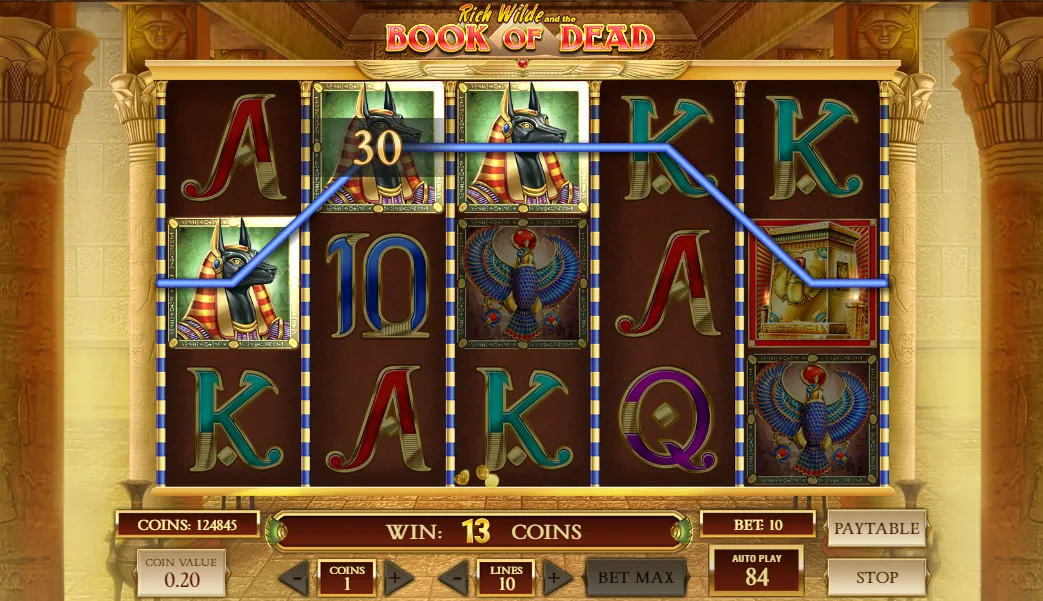Raise the number of lines

tap(558, 578)
